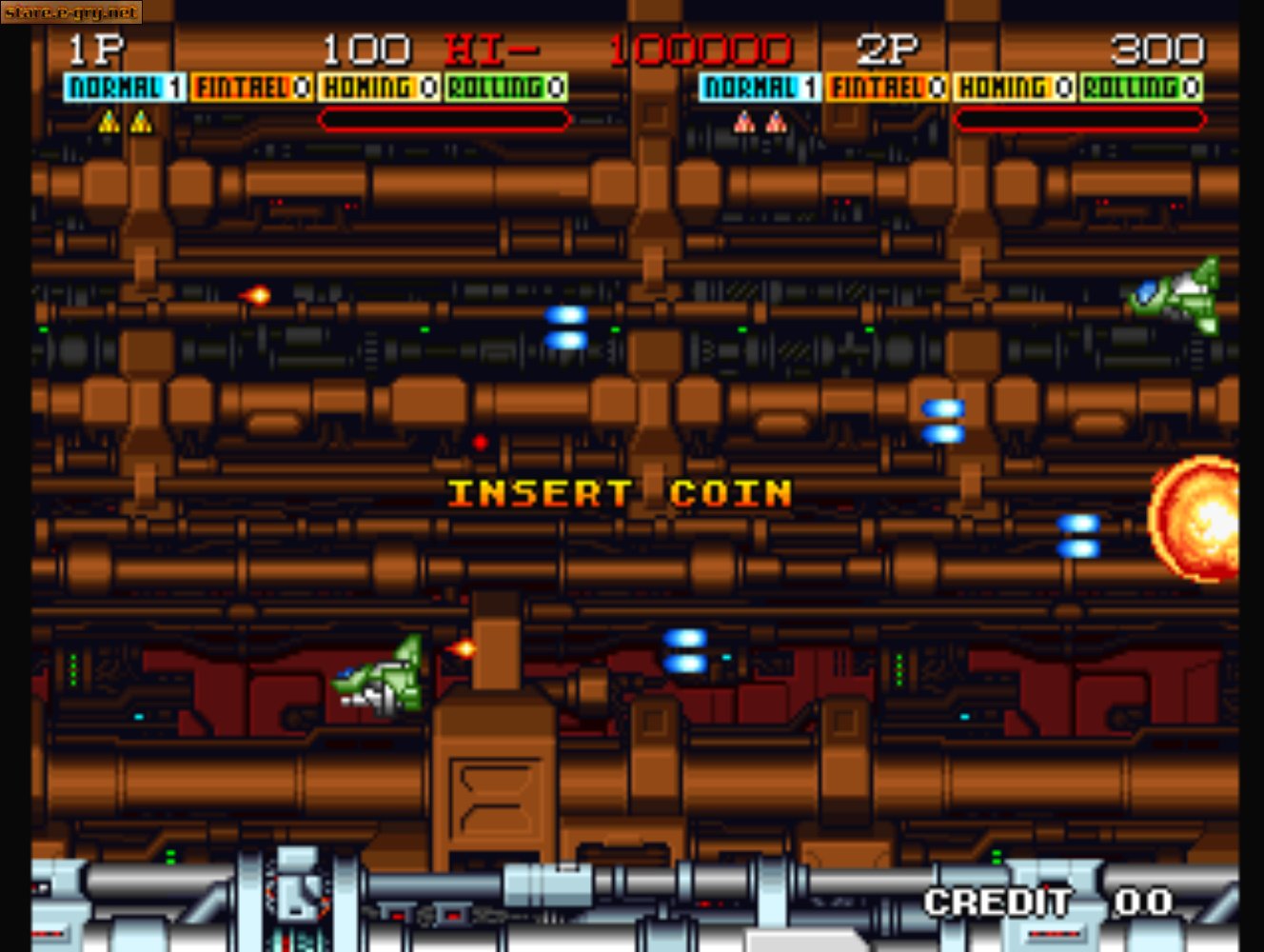
Task: Switch player 2 to the HOMING weapon
Action: 1015,88
